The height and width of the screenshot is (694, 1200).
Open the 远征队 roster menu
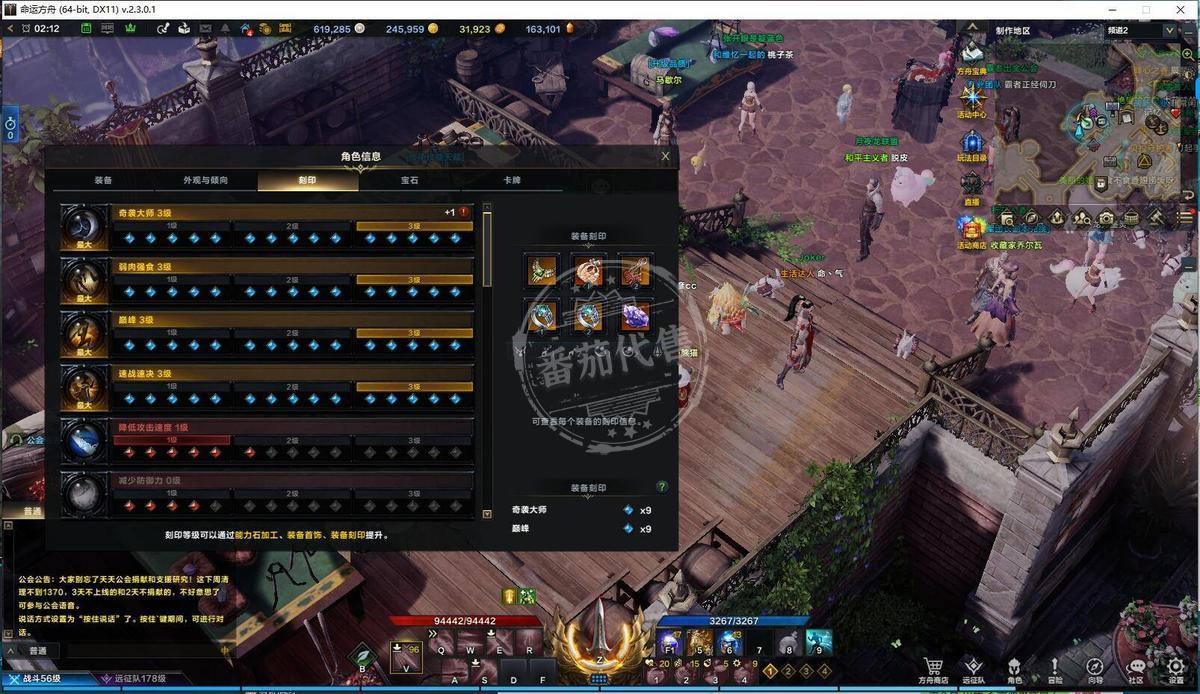tap(973, 669)
